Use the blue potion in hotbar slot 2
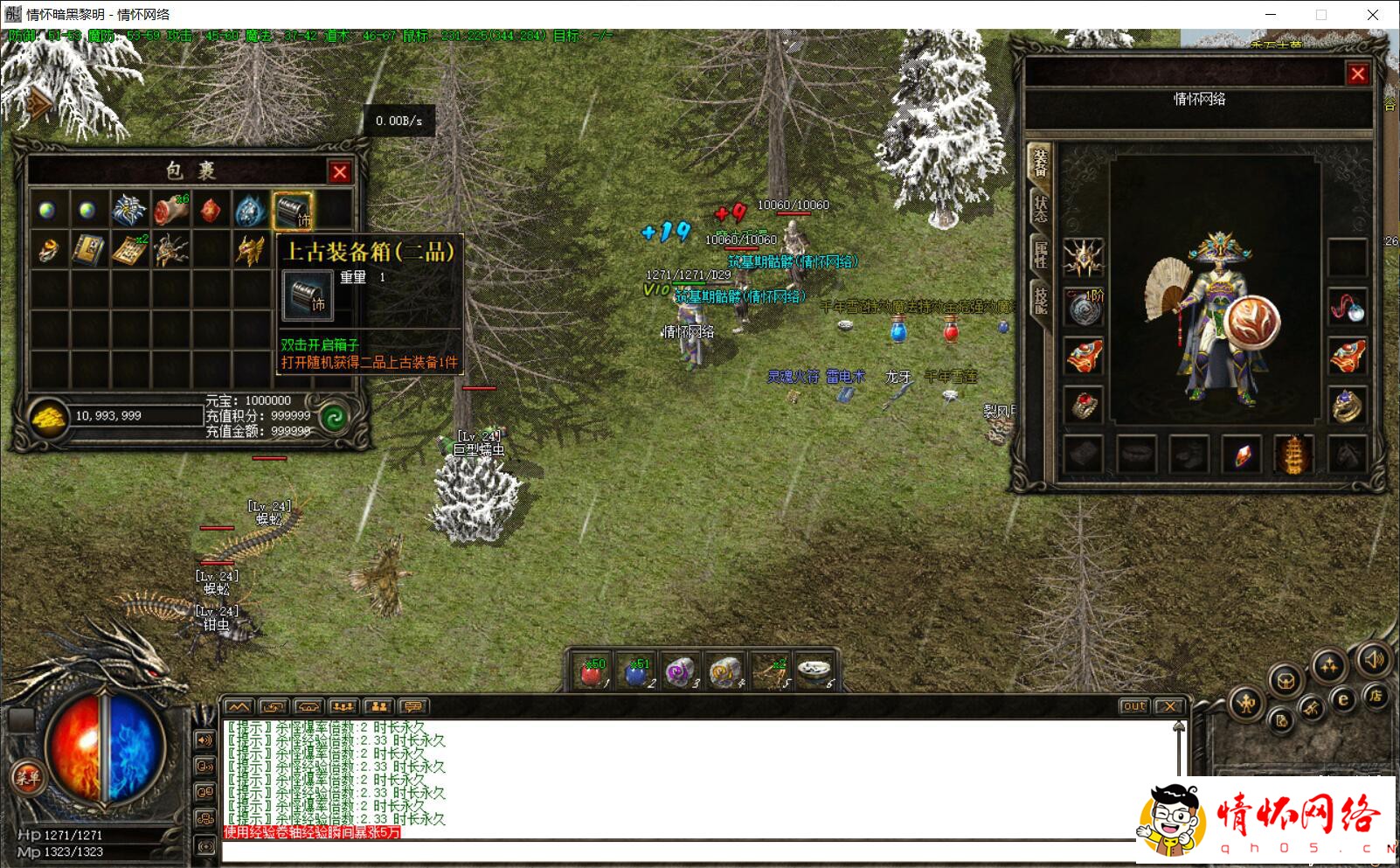Viewport: 1400px width, 868px height. pyautogui.click(x=636, y=672)
